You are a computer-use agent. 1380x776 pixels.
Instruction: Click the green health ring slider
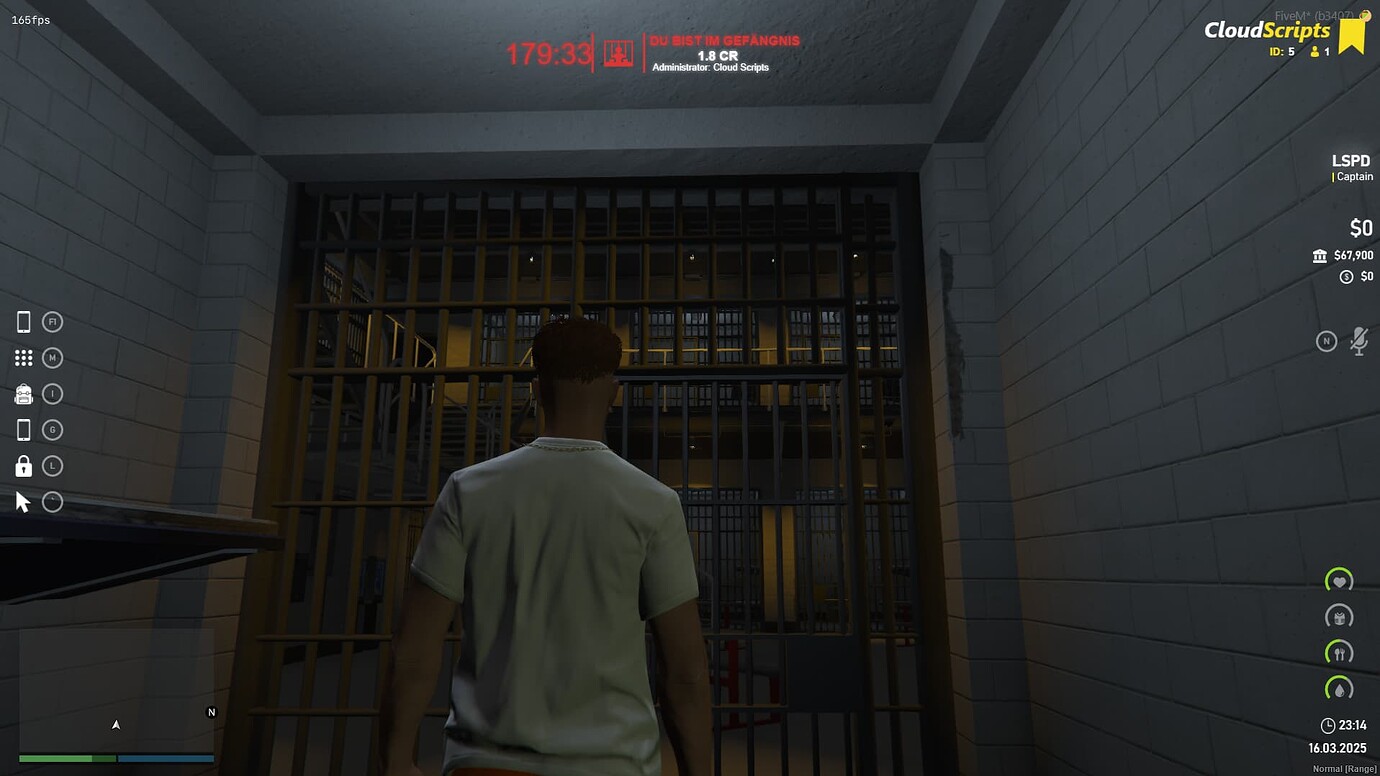point(1339,581)
